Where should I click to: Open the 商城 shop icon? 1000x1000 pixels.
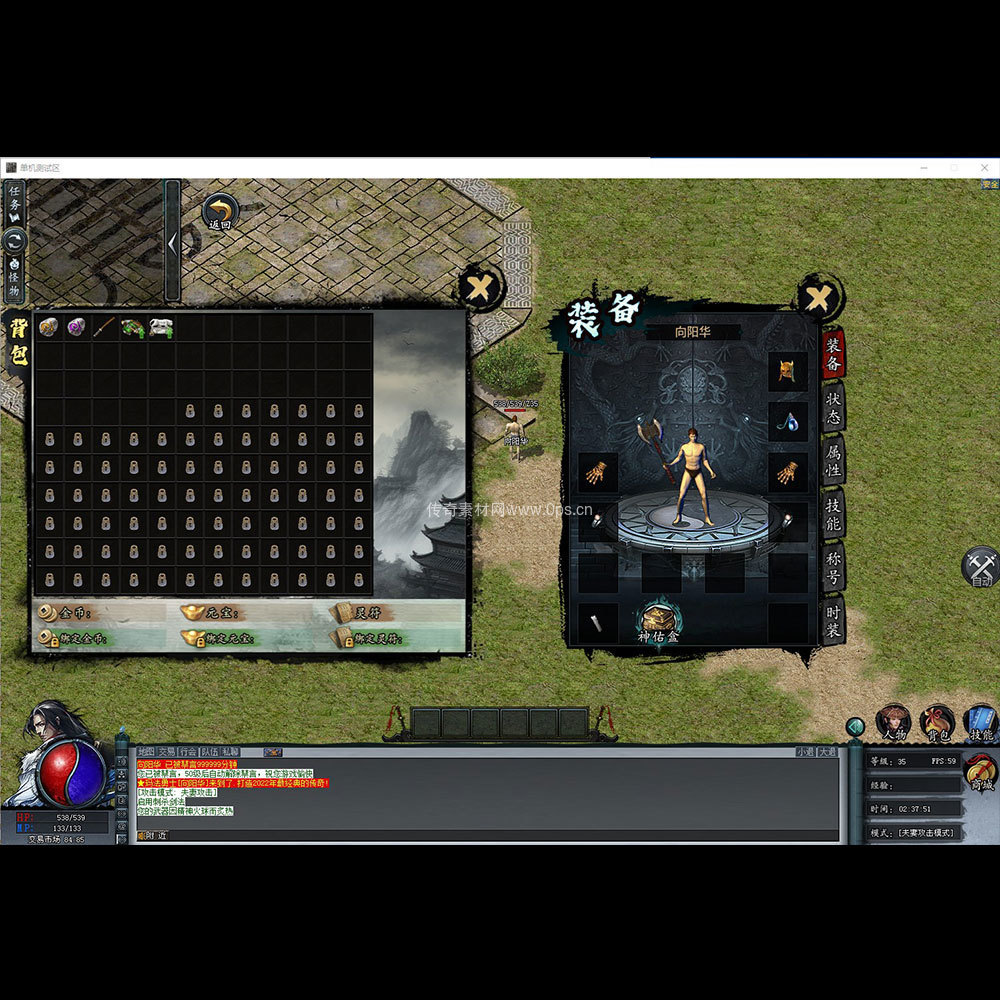click(981, 773)
